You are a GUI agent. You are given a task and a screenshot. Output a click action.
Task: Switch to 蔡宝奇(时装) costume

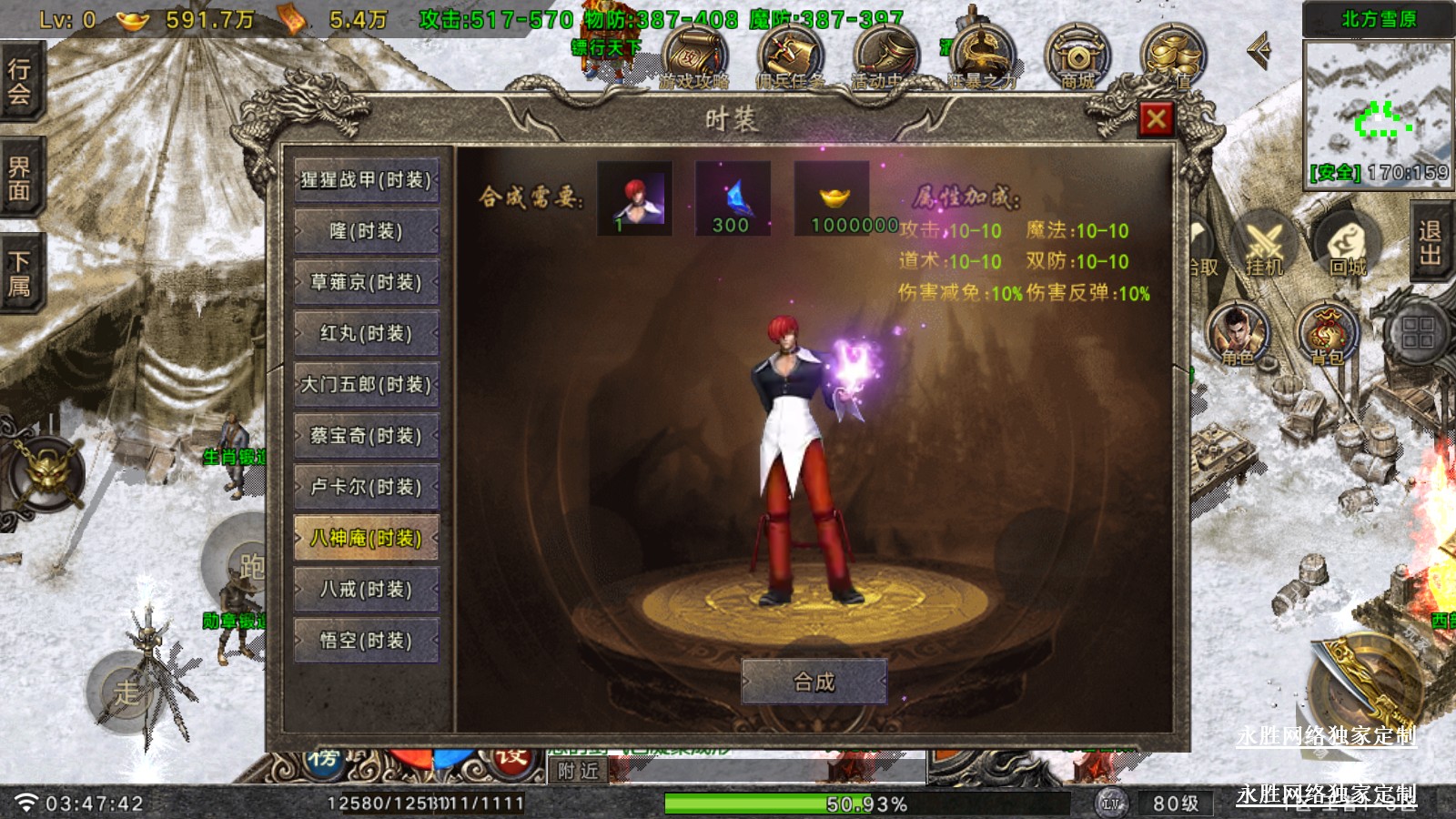coord(366,435)
